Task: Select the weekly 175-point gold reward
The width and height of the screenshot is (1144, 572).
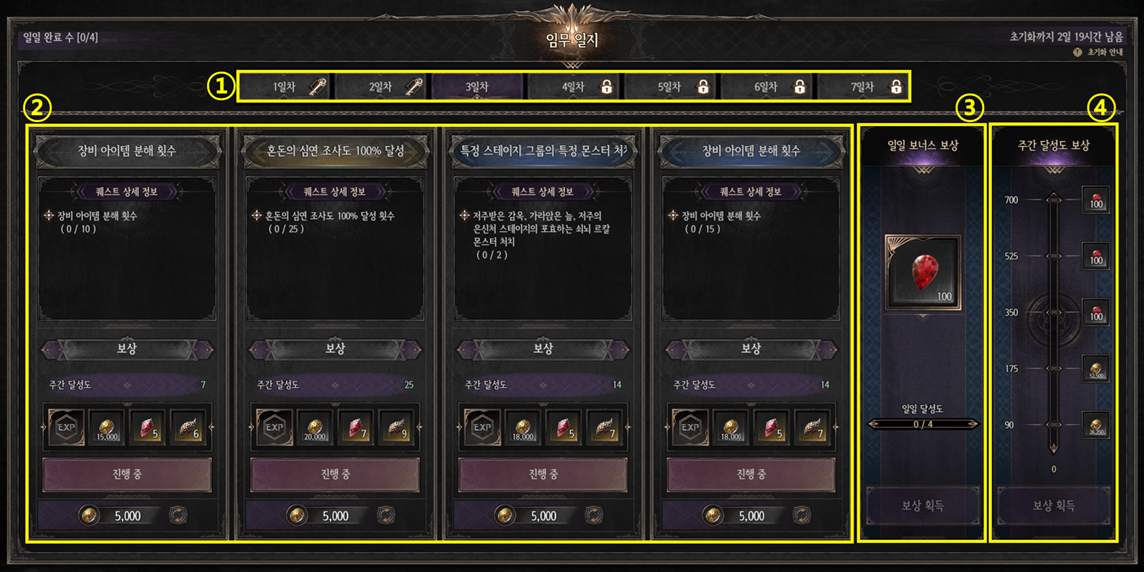Action: 1097,368
